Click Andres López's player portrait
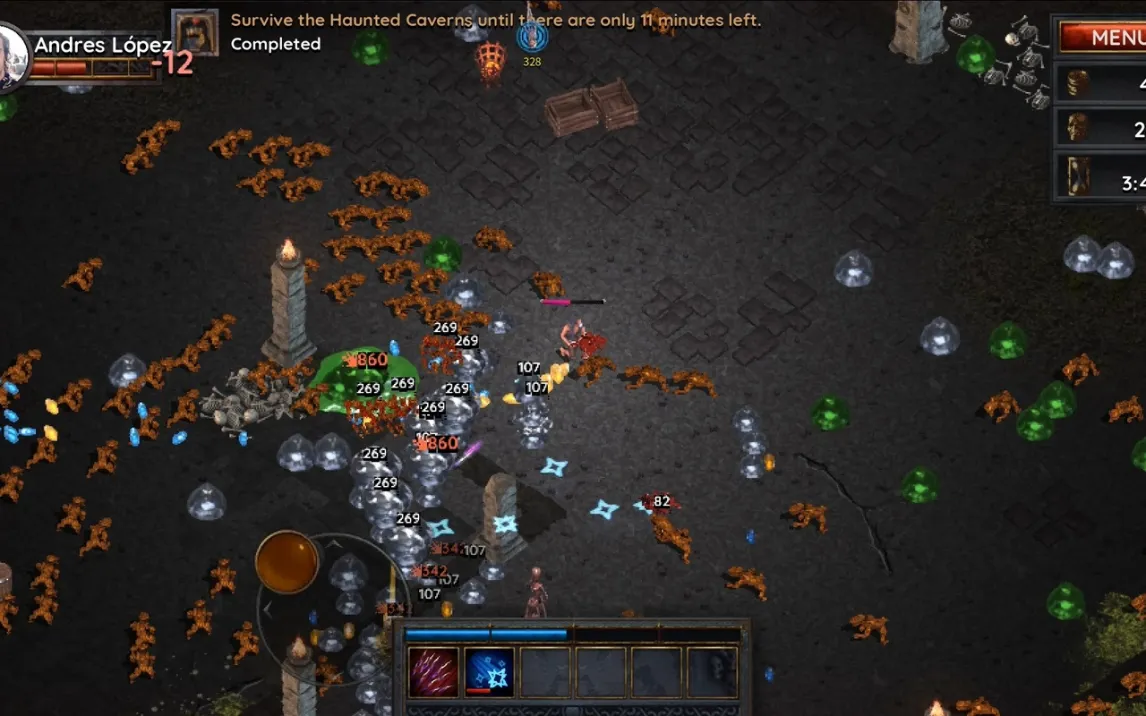1146x716 pixels. click(x=10, y=55)
